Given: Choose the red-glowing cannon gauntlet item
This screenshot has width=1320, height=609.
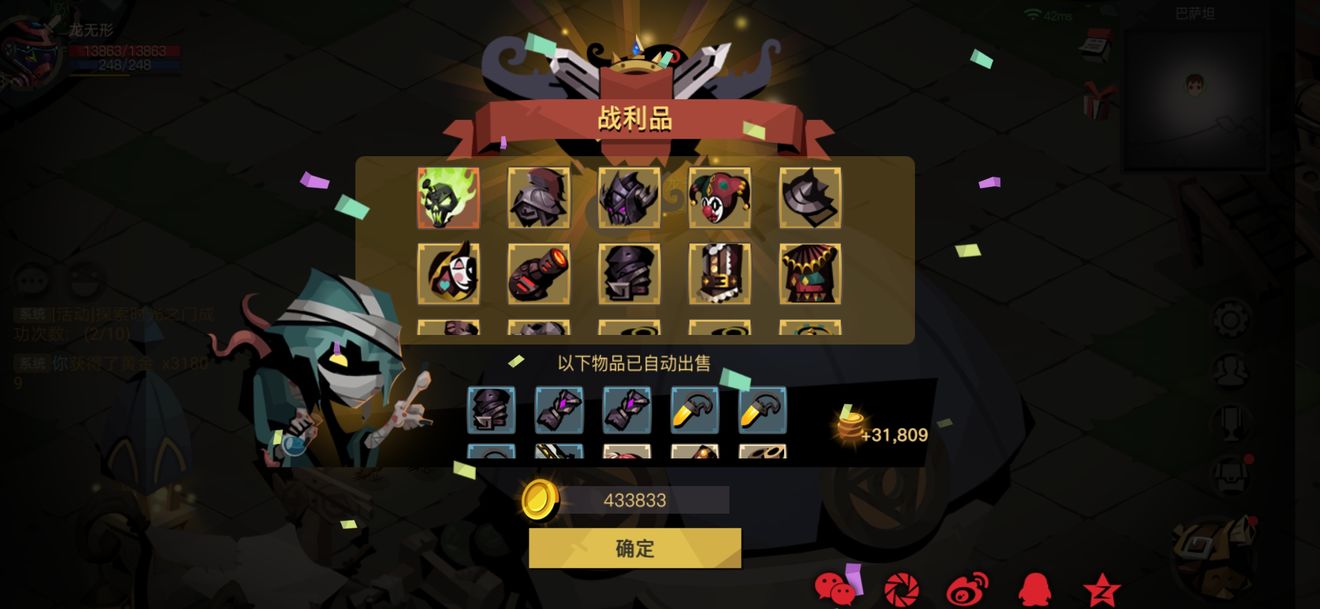Looking at the screenshot, I should [x=539, y=273].
